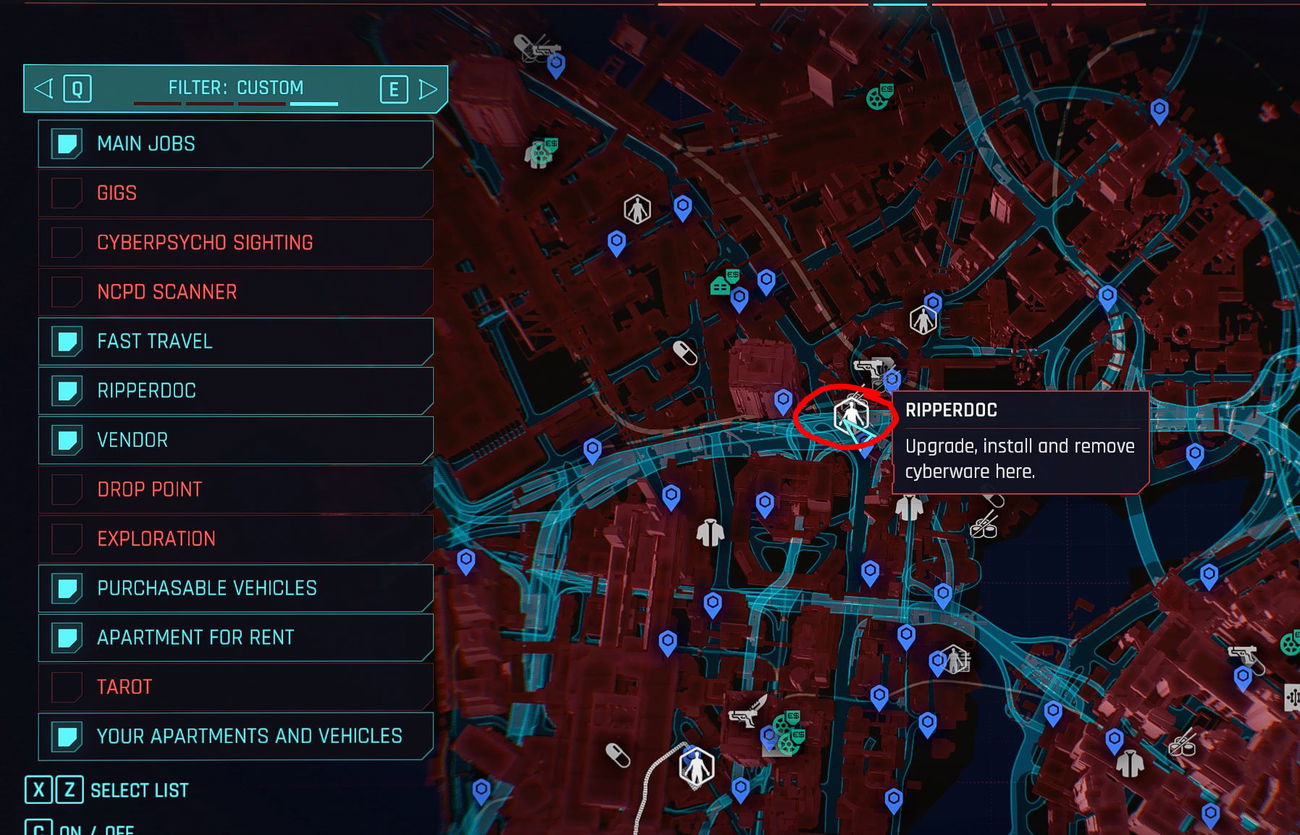Enable the GIGS filter checkbox
This screenshot has height=835, width=1300.
click(x=64, y=192)
